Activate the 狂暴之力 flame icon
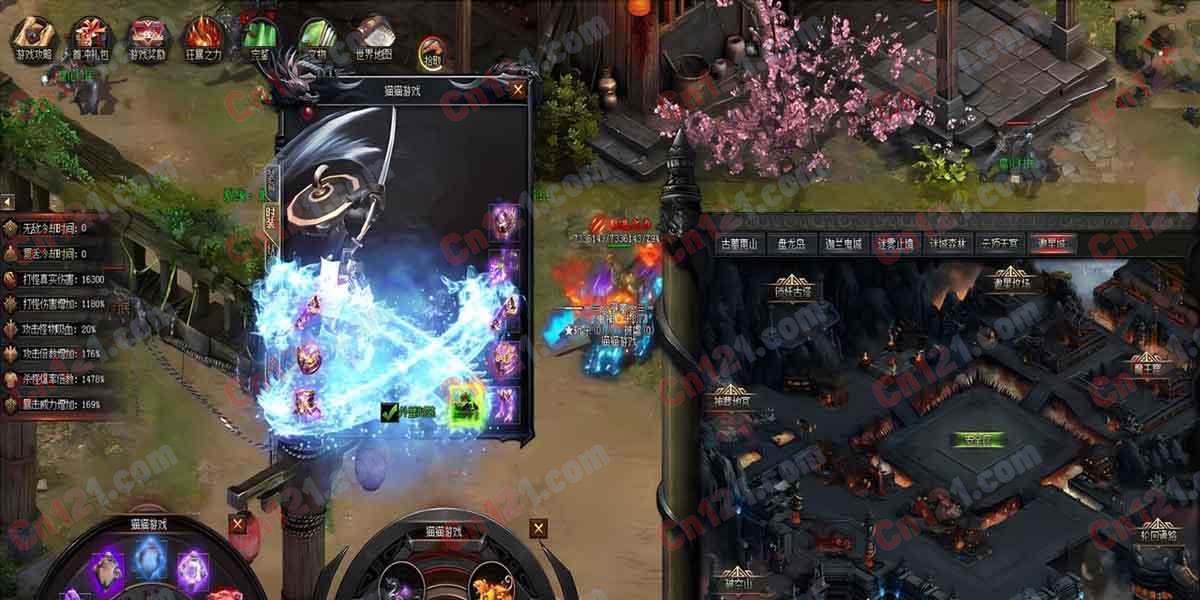Screen dimensions: 1200x600 (205, 40)
